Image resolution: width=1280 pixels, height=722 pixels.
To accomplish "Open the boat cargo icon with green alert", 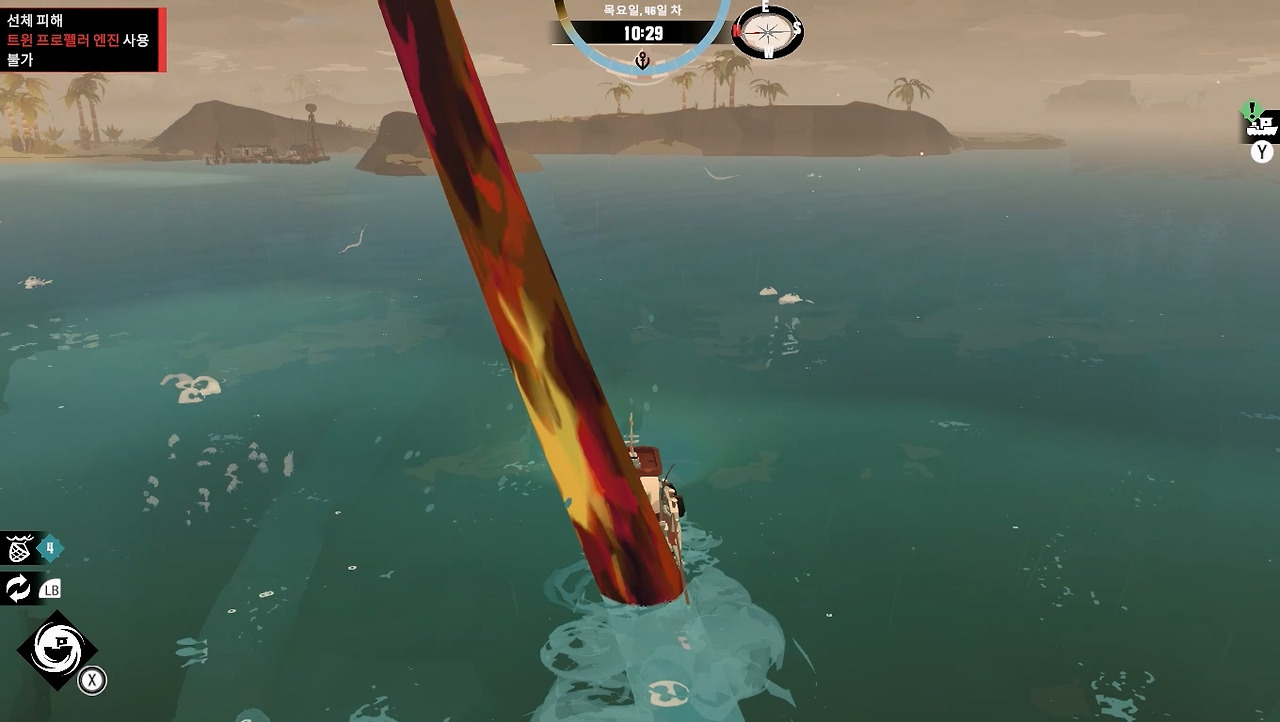I will (1262, 125).
